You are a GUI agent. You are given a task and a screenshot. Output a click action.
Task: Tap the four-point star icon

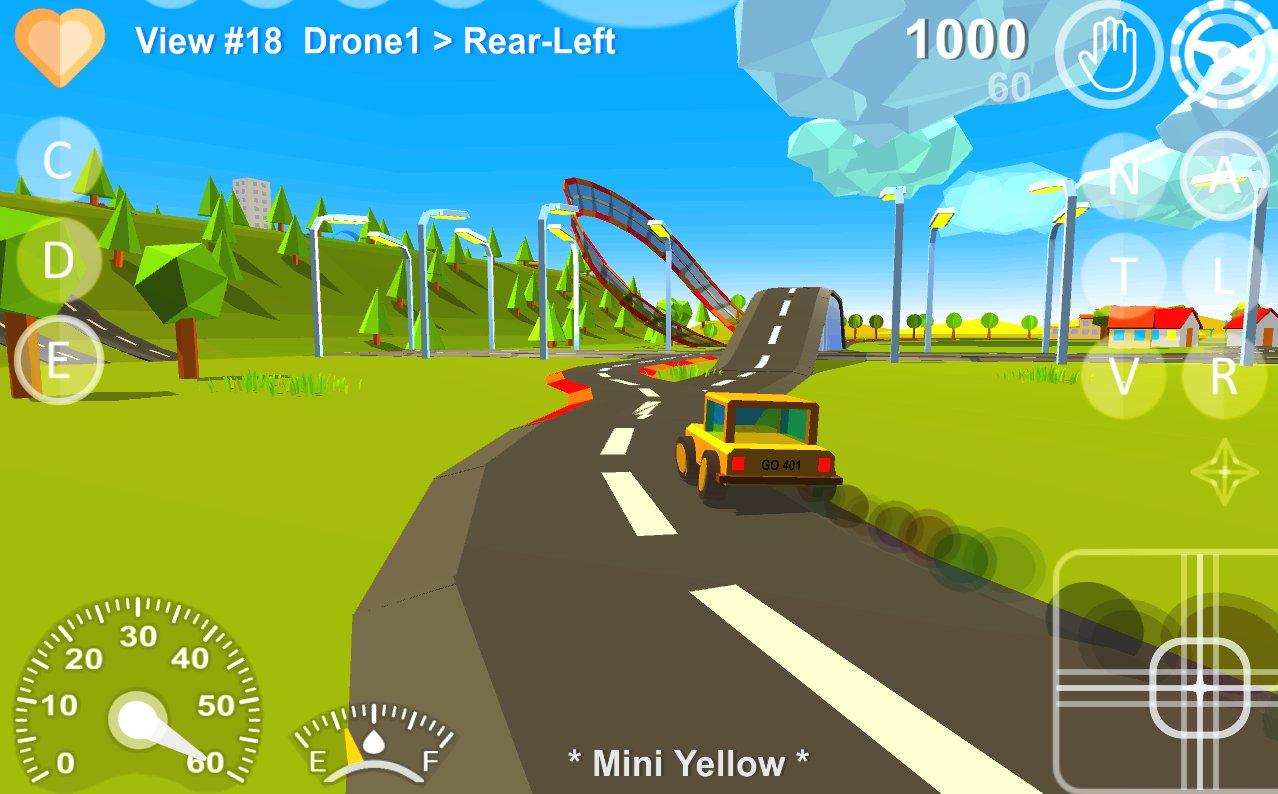coord(1223,470)
